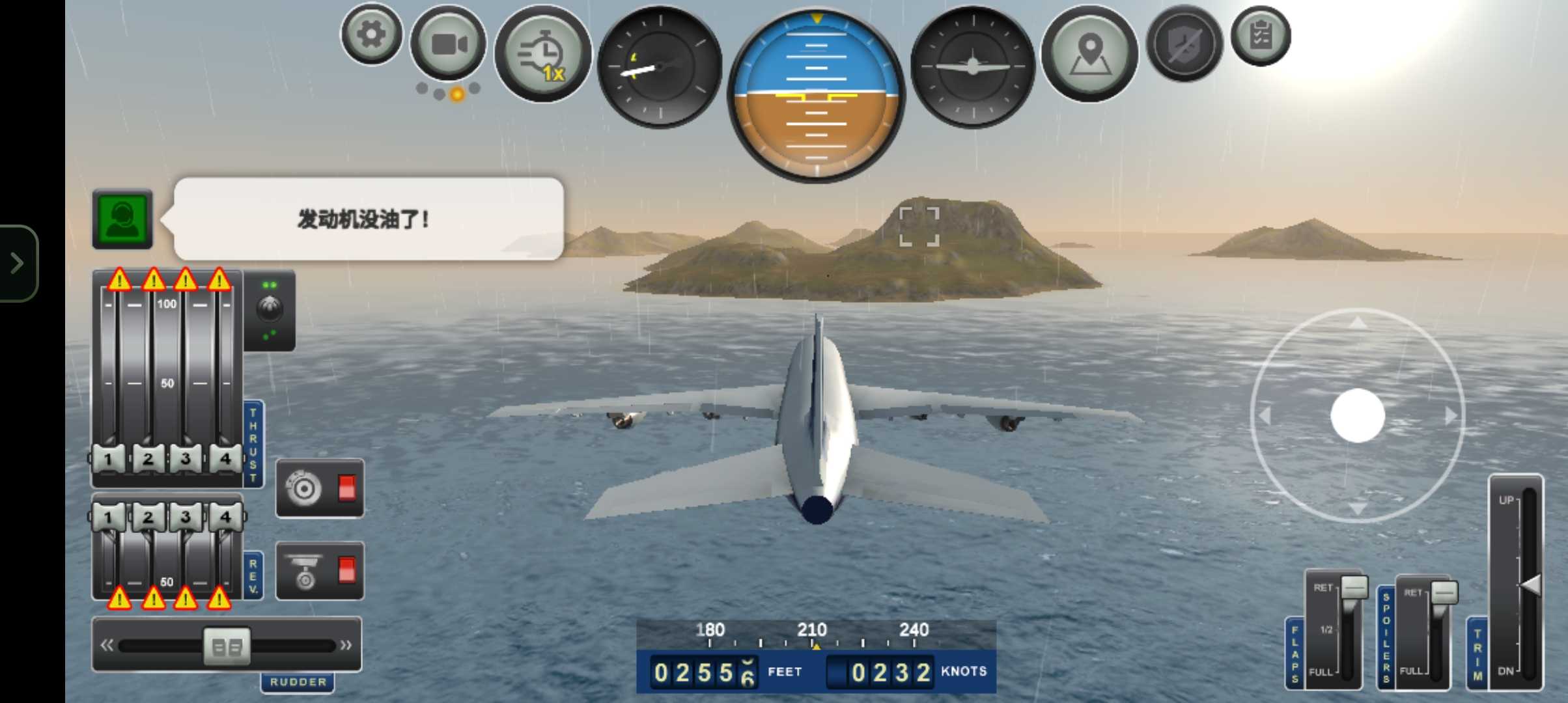Click the trim indicator arrow
This screenshot has height=703, width=1568.
click(1530, 585)
